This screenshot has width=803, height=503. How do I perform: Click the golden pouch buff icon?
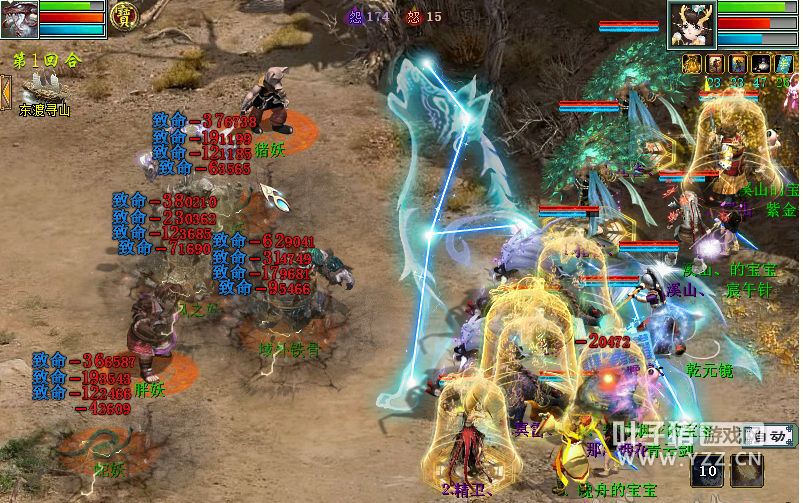pyautogui.click(x=693, y=64)
